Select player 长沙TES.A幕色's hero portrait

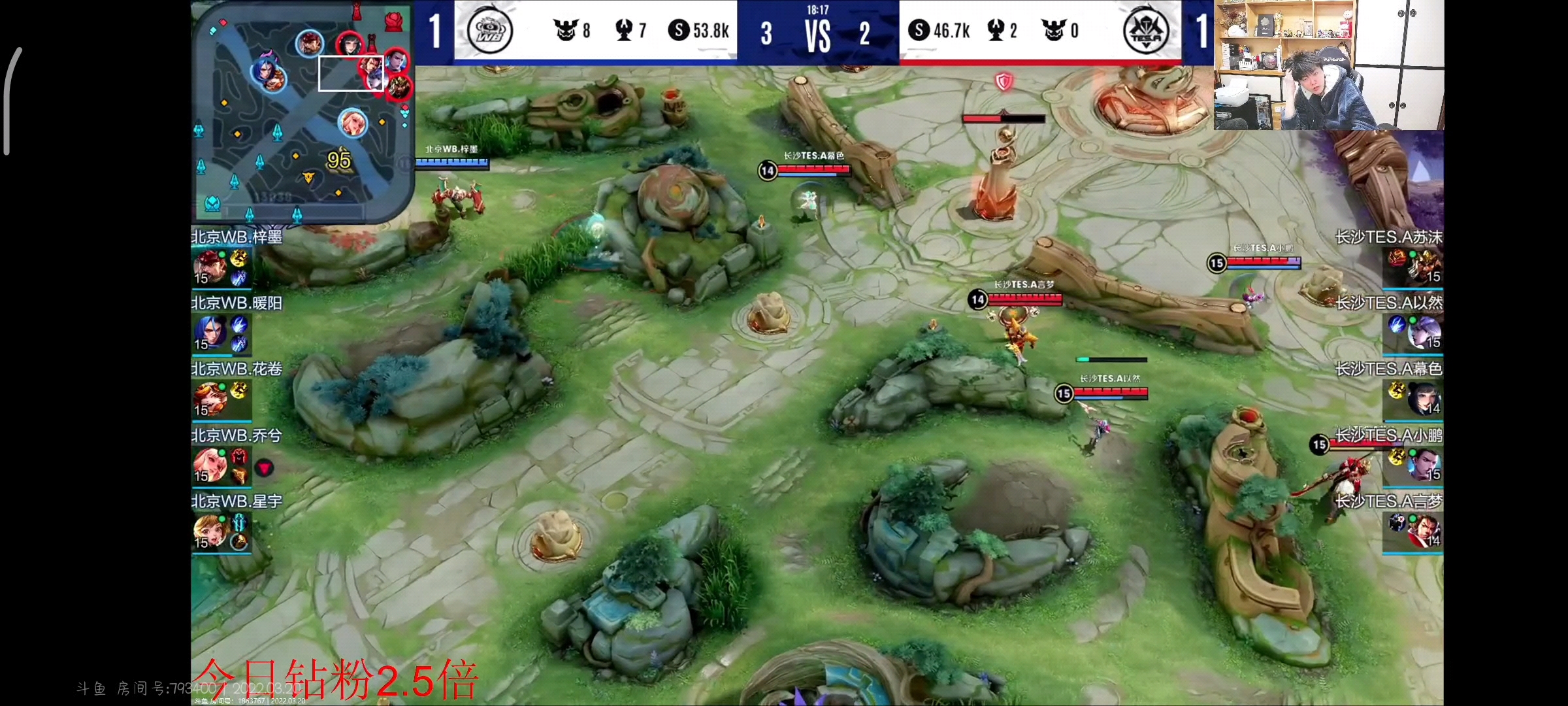1424,398
